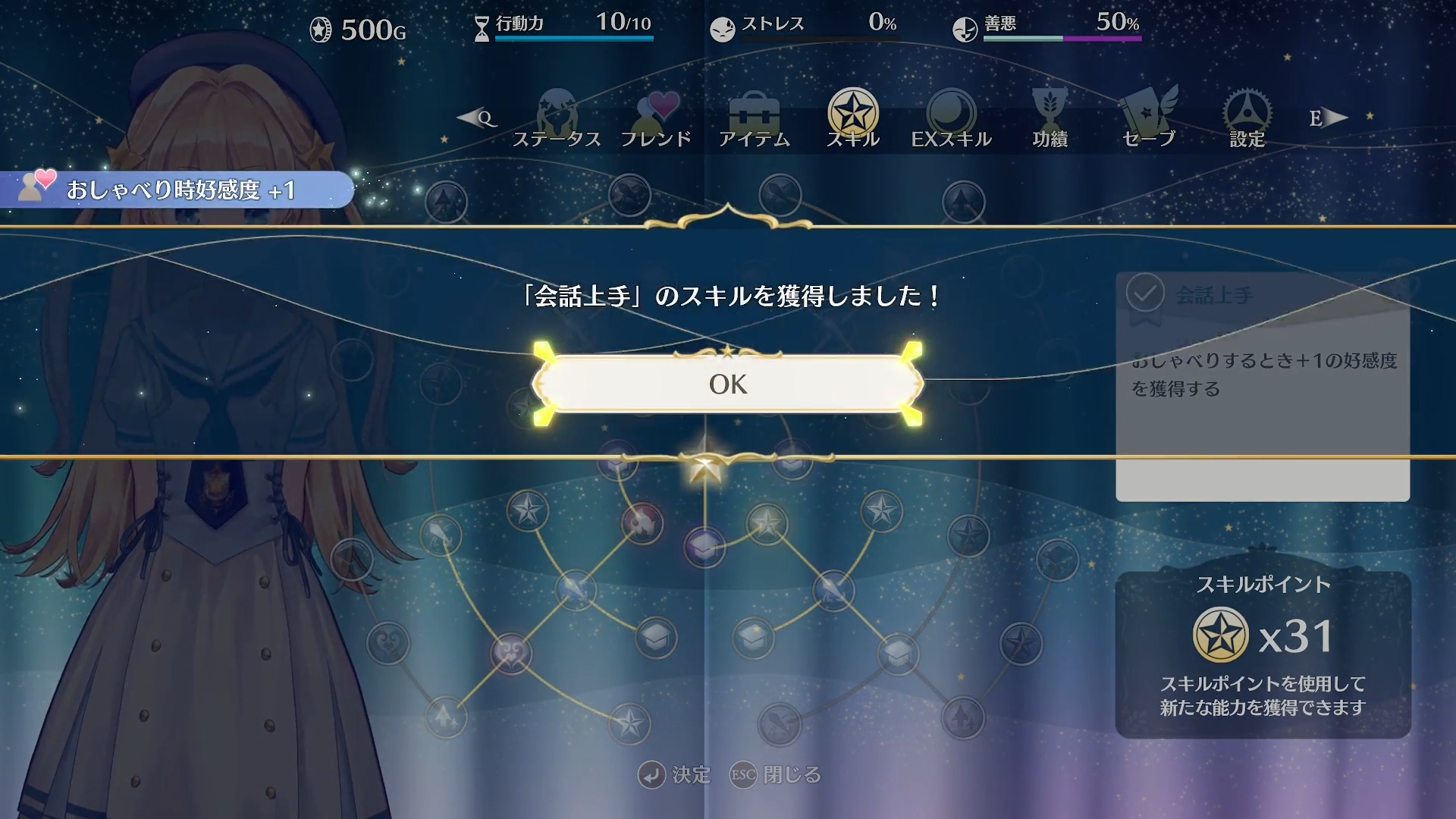1456x819 pixels.
Task: Click the star skill node at bottom center
Action: tap(629, 723)
